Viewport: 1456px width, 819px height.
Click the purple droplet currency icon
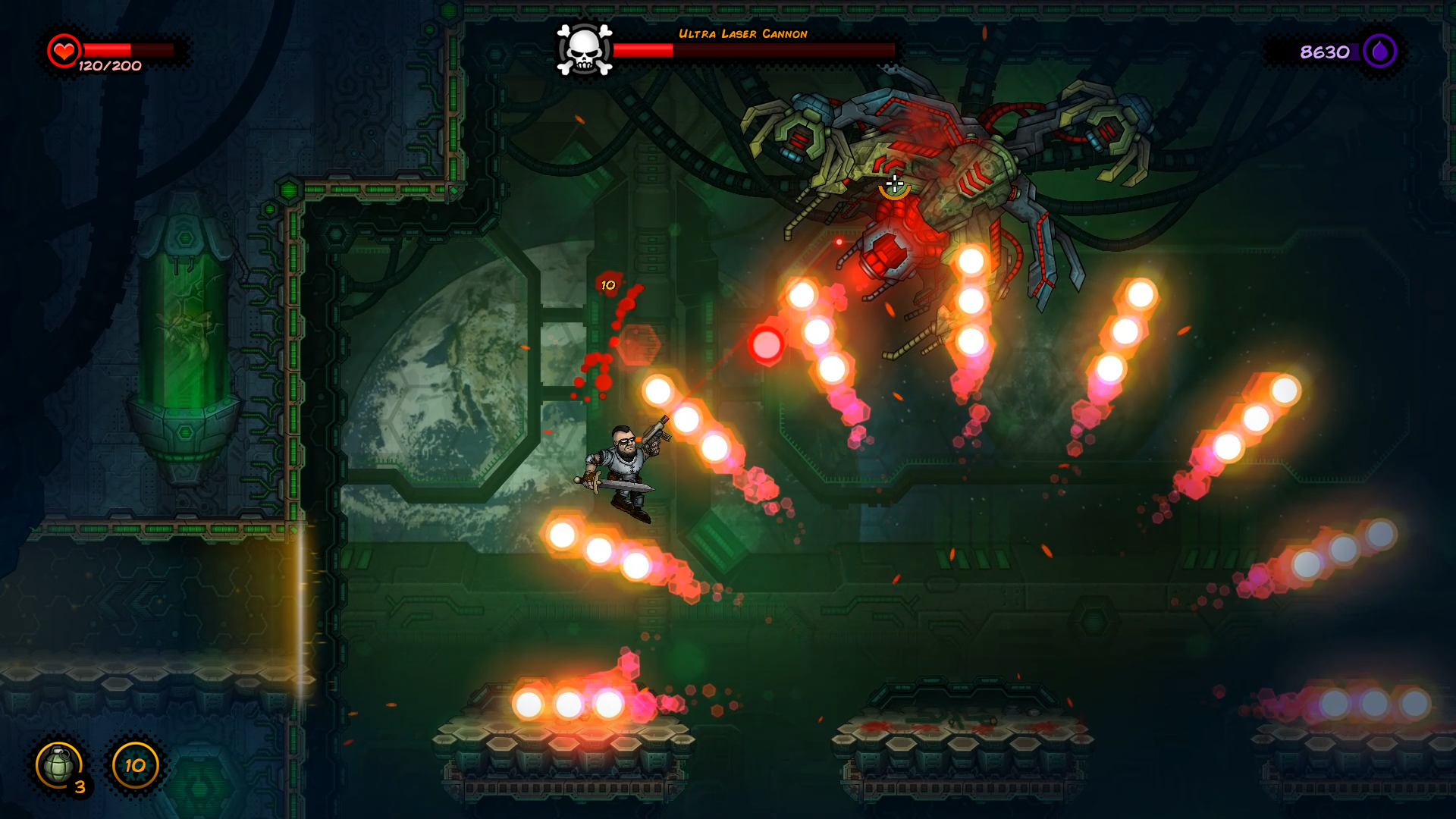[x=1379, y=52]
